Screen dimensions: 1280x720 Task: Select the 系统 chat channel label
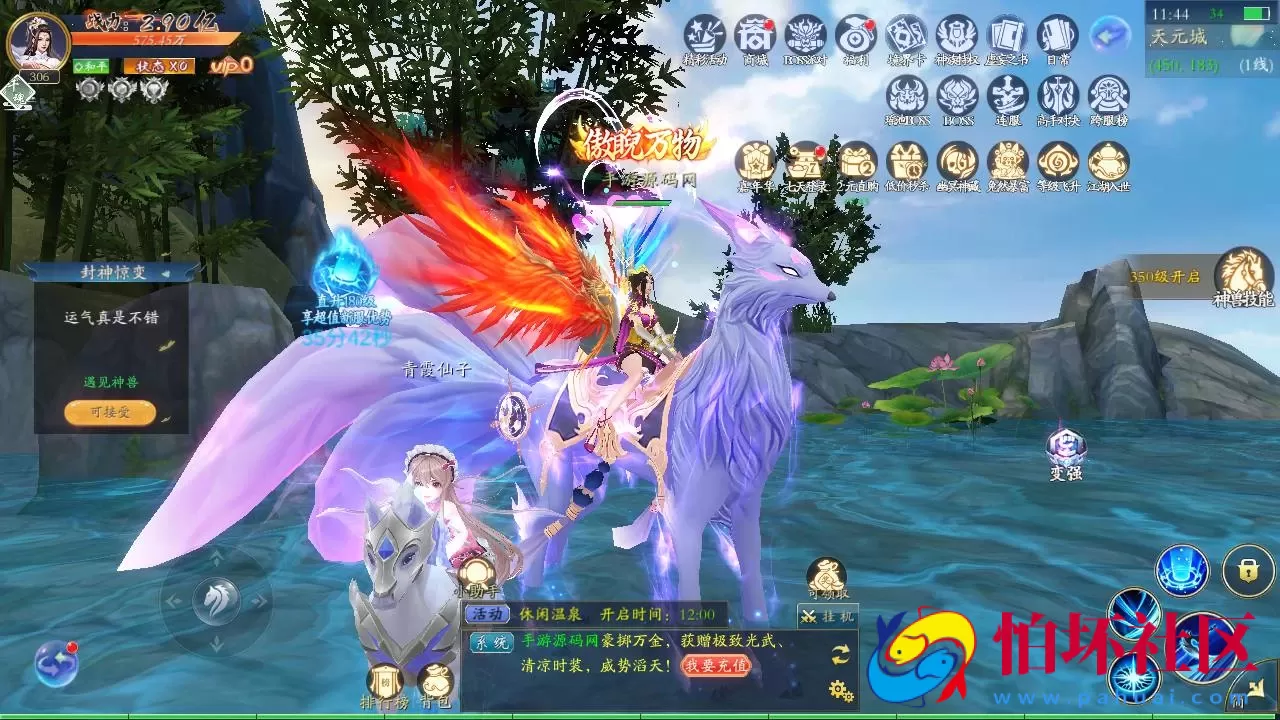[493, 641]
